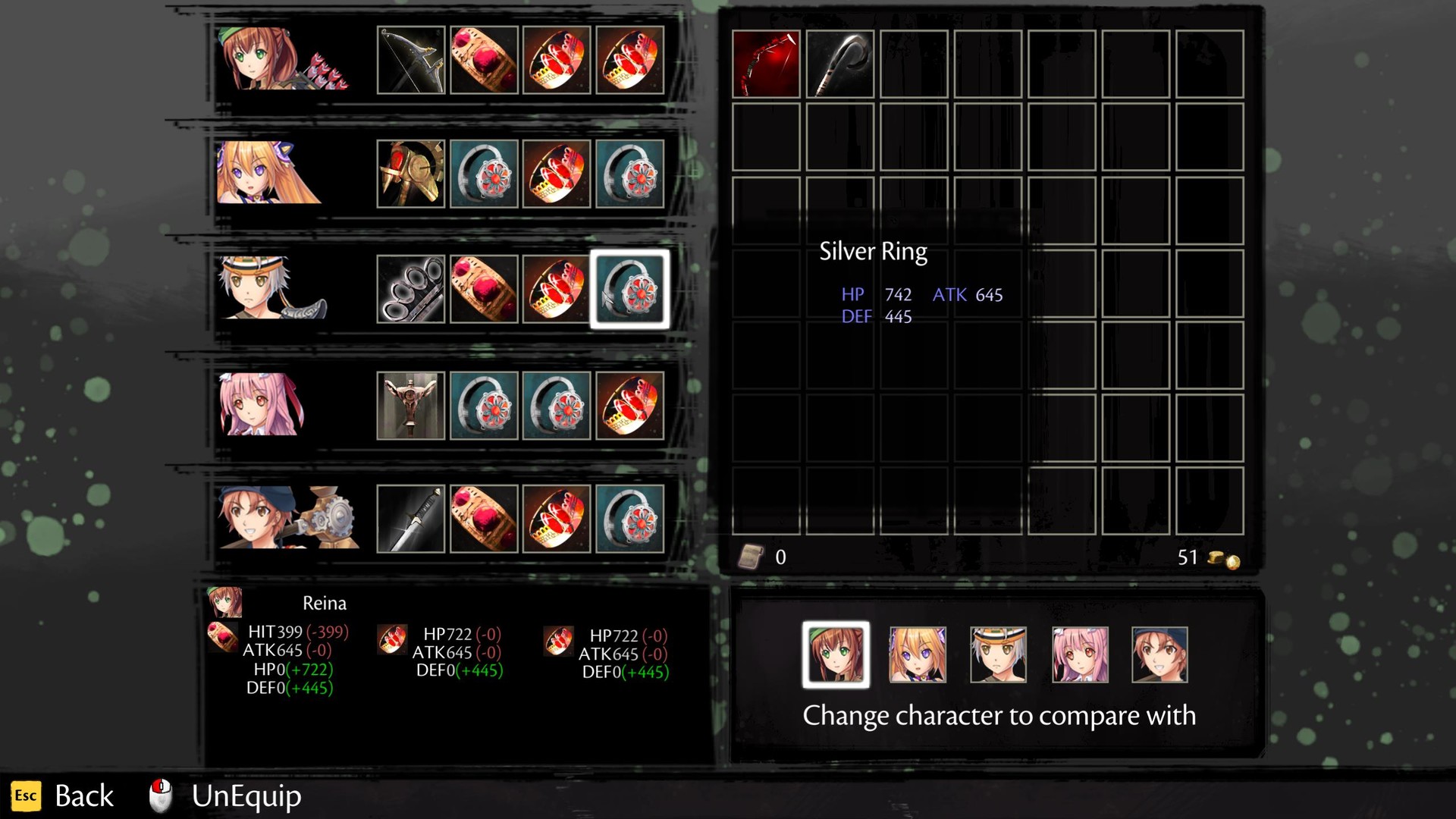Click the knuckle claws weapon of third character
This screenshot has width=1456, height=819.
coord(410,291)
